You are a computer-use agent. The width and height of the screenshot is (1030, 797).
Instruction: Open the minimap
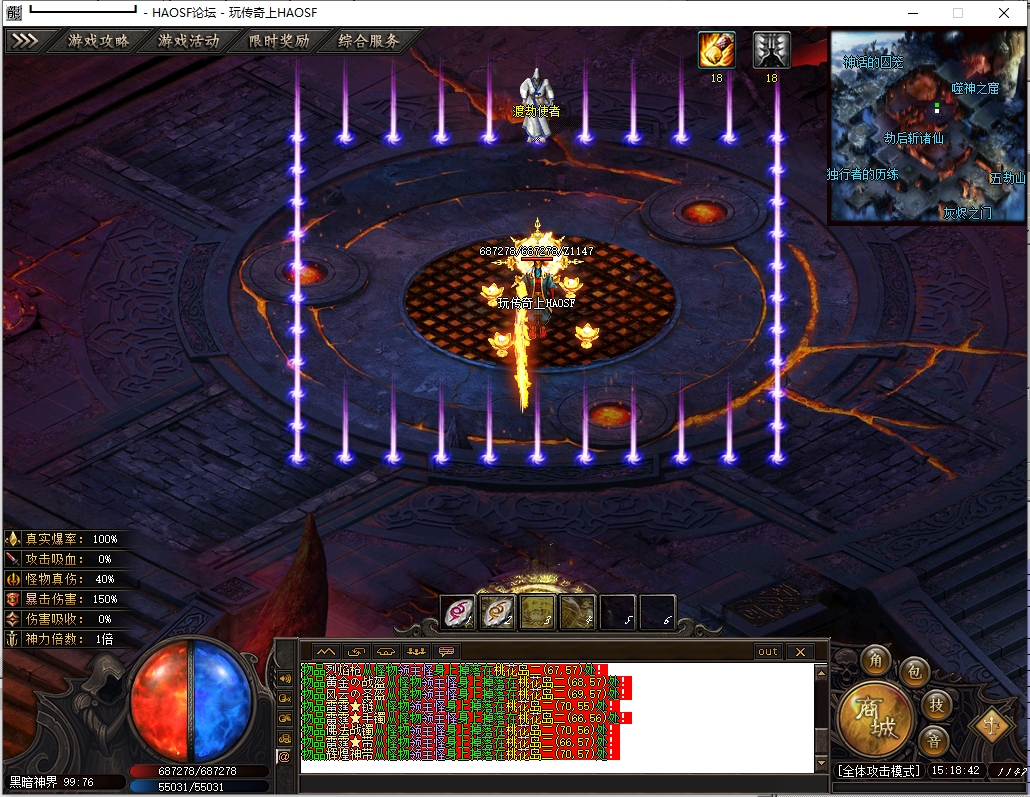click(x=927, y=126)
